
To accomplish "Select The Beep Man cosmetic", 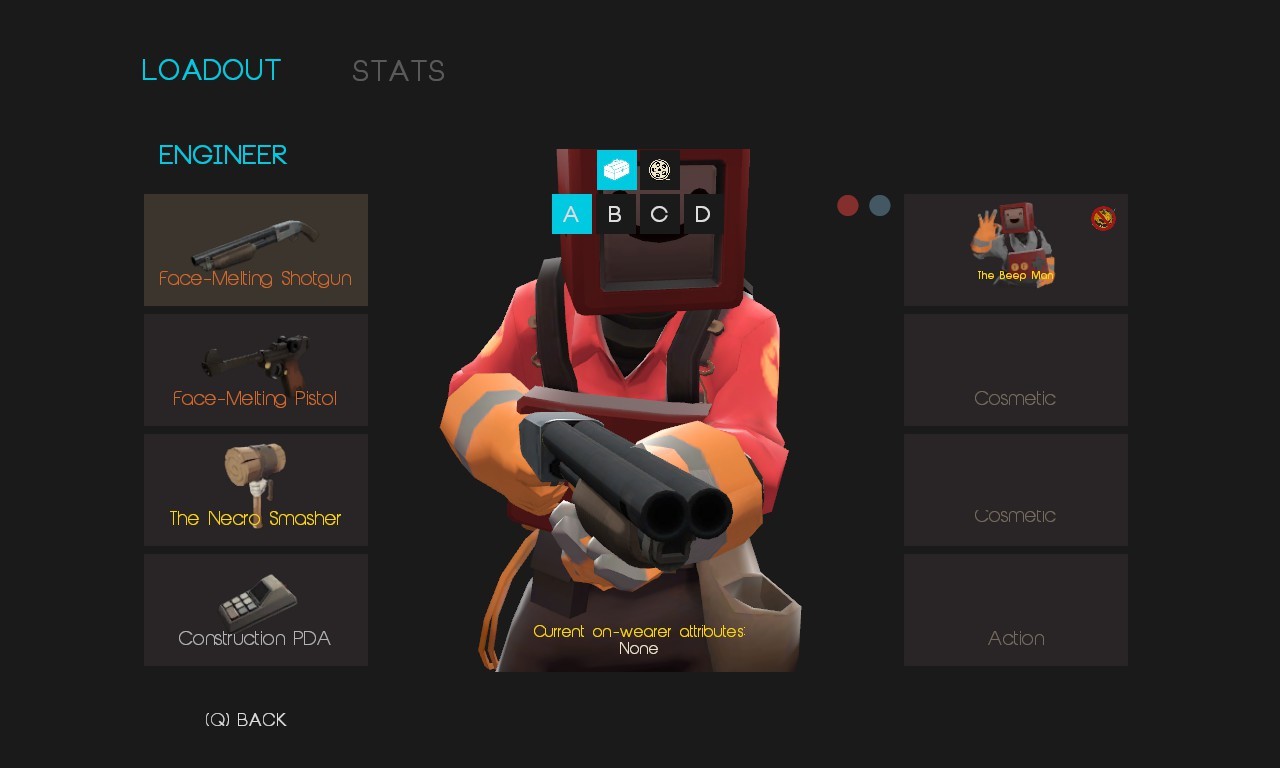I will (x=1015, y=249).
